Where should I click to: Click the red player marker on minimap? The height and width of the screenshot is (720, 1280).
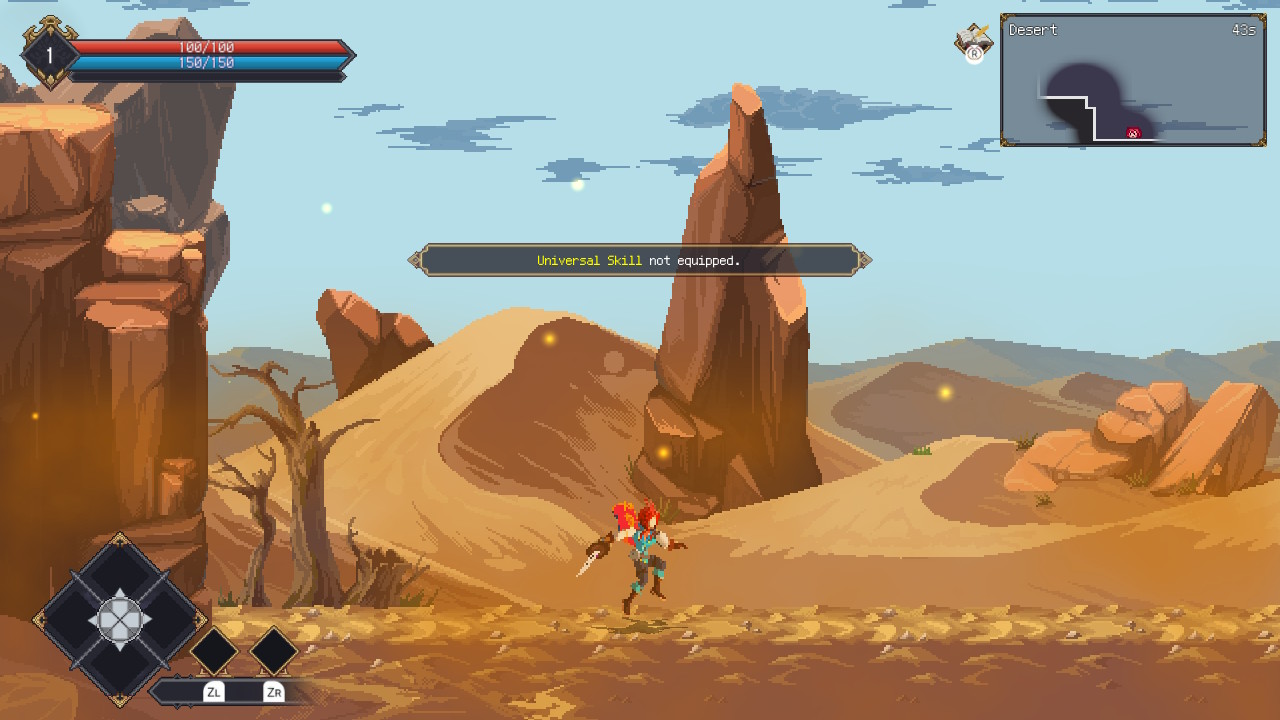[x=1133, y=133]
